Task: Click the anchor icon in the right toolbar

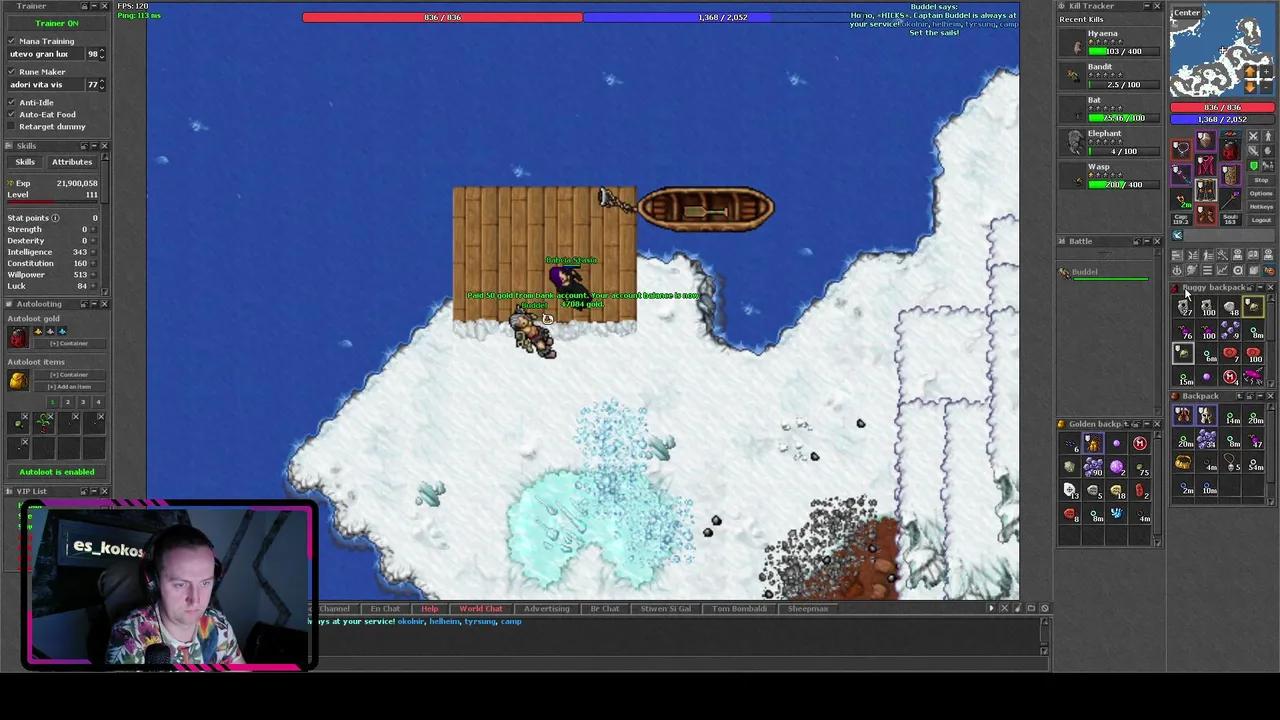Action: coord(1177,270)
